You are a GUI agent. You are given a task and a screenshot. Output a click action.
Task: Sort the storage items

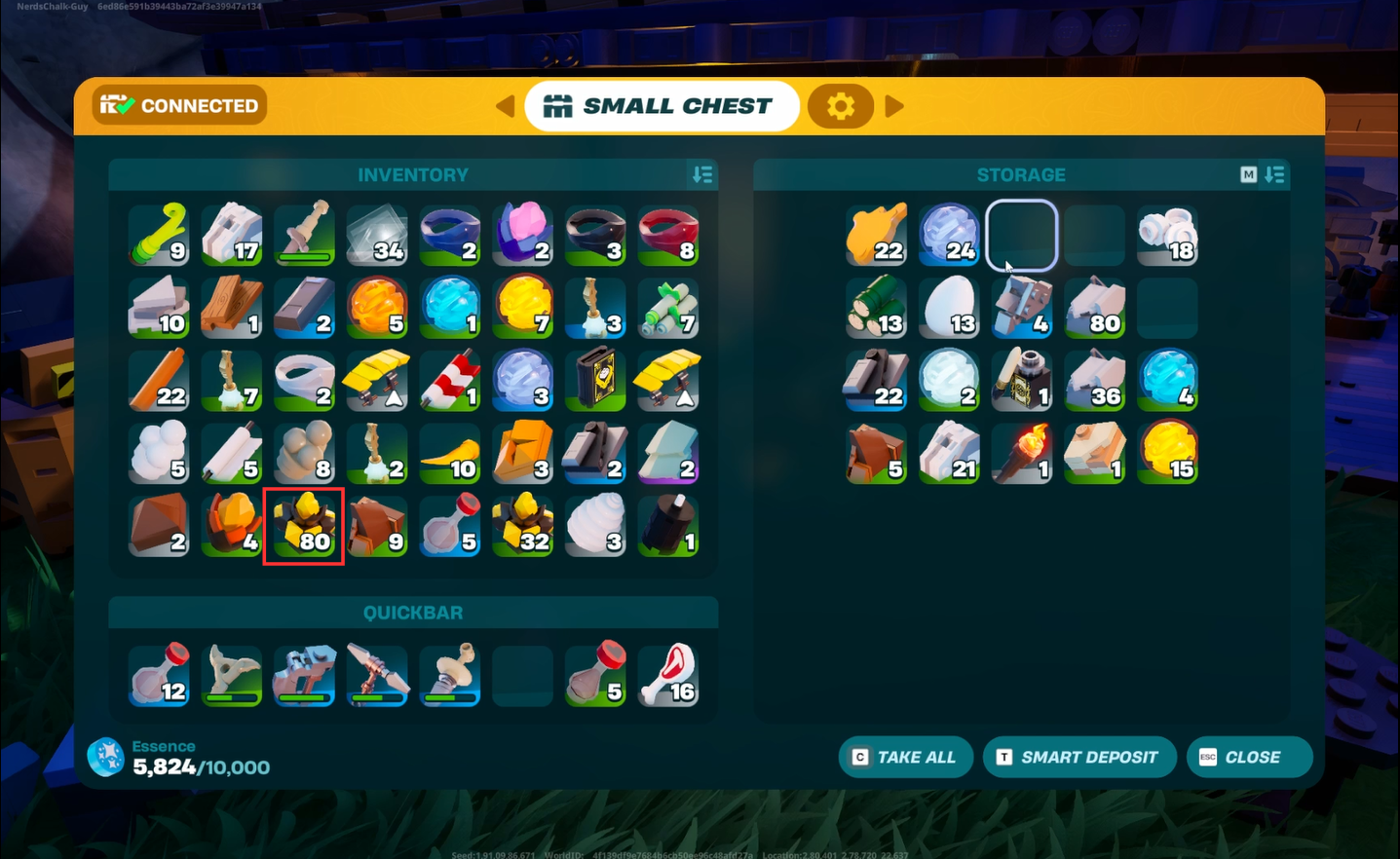pyautogui.click(x=1274, y=174)
